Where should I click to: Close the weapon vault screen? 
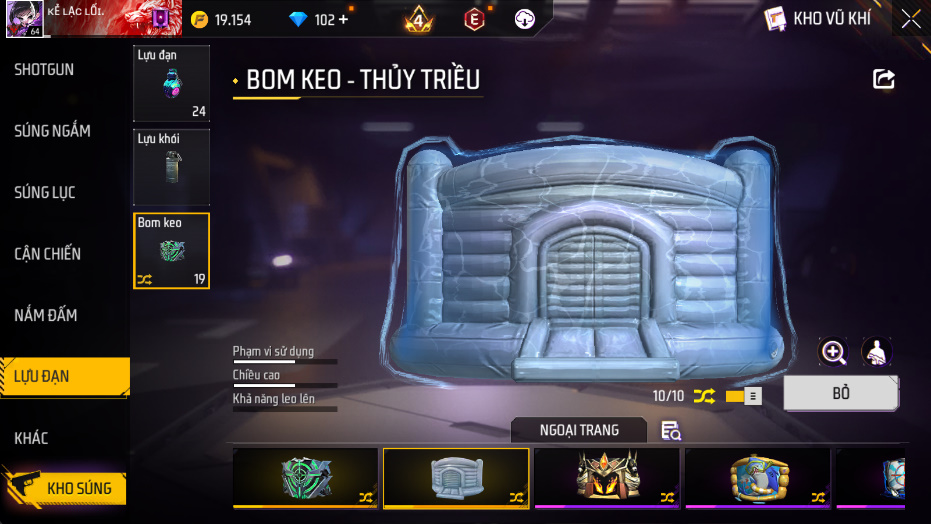coord(910,19)
